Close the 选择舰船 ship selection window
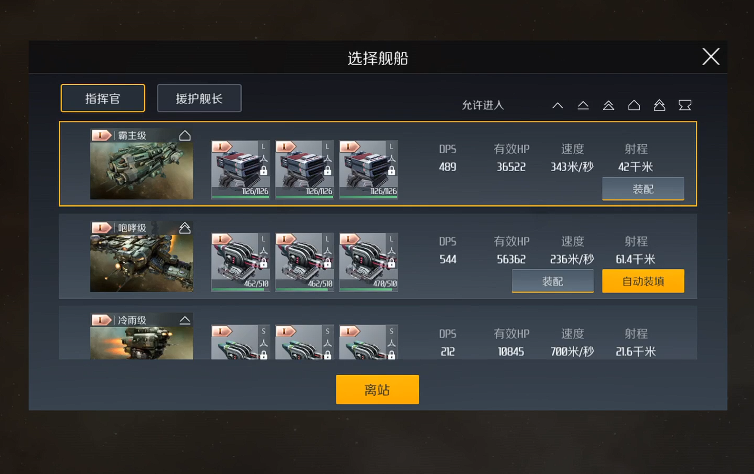The image size is (754, 474). click(x=710, y=57)
